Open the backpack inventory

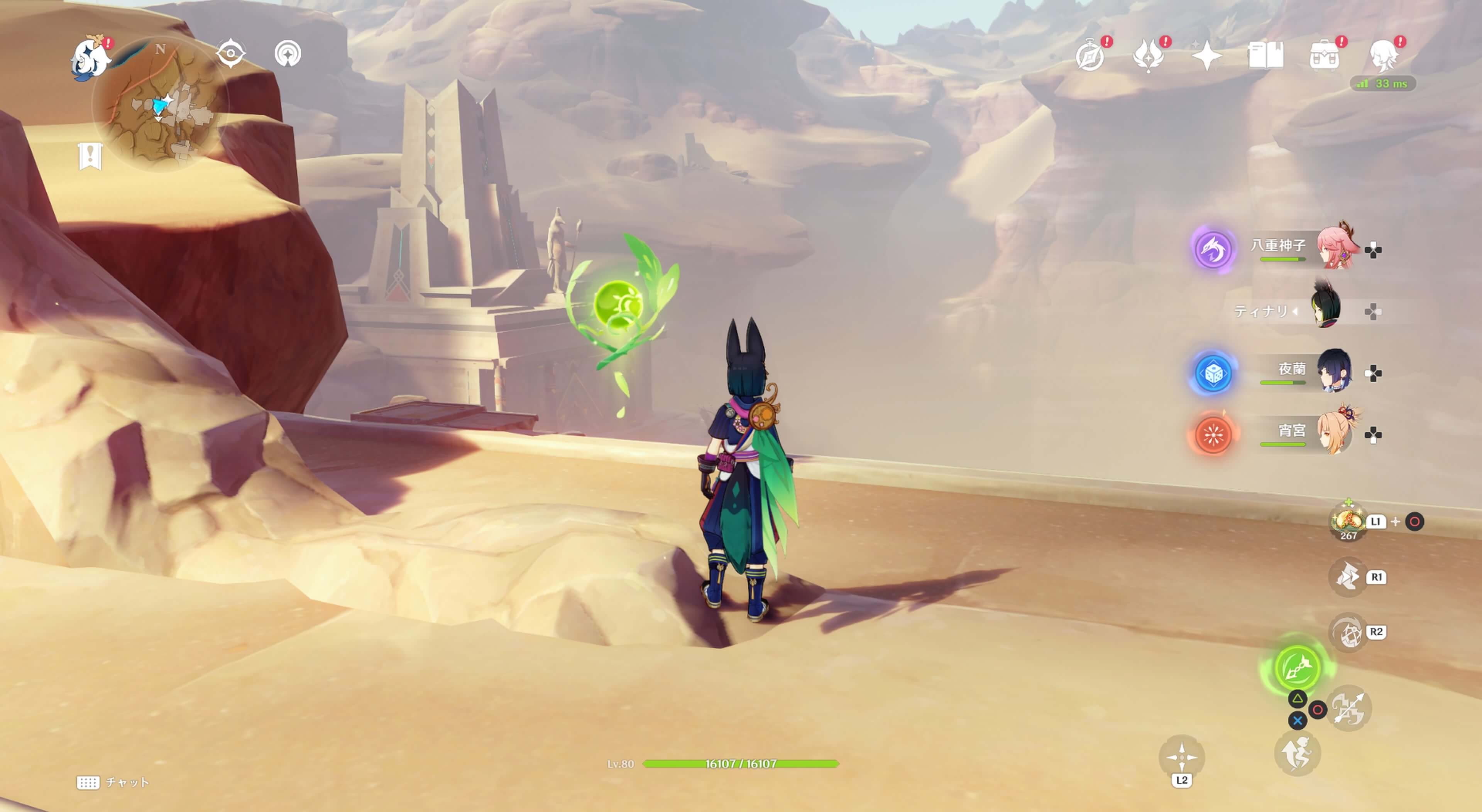click(x=1325, y=56)
